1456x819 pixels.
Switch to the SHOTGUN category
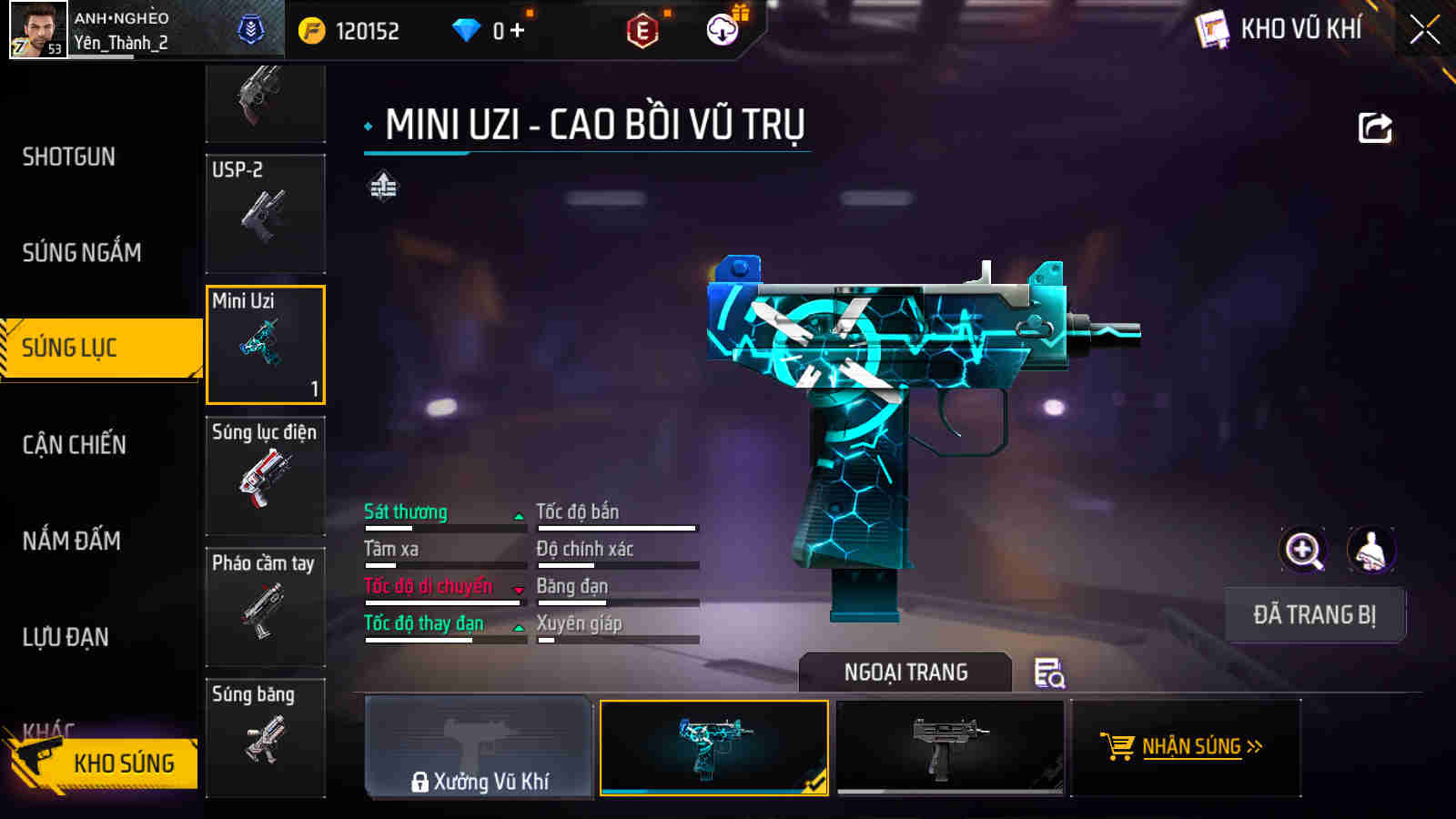[69, 157]
